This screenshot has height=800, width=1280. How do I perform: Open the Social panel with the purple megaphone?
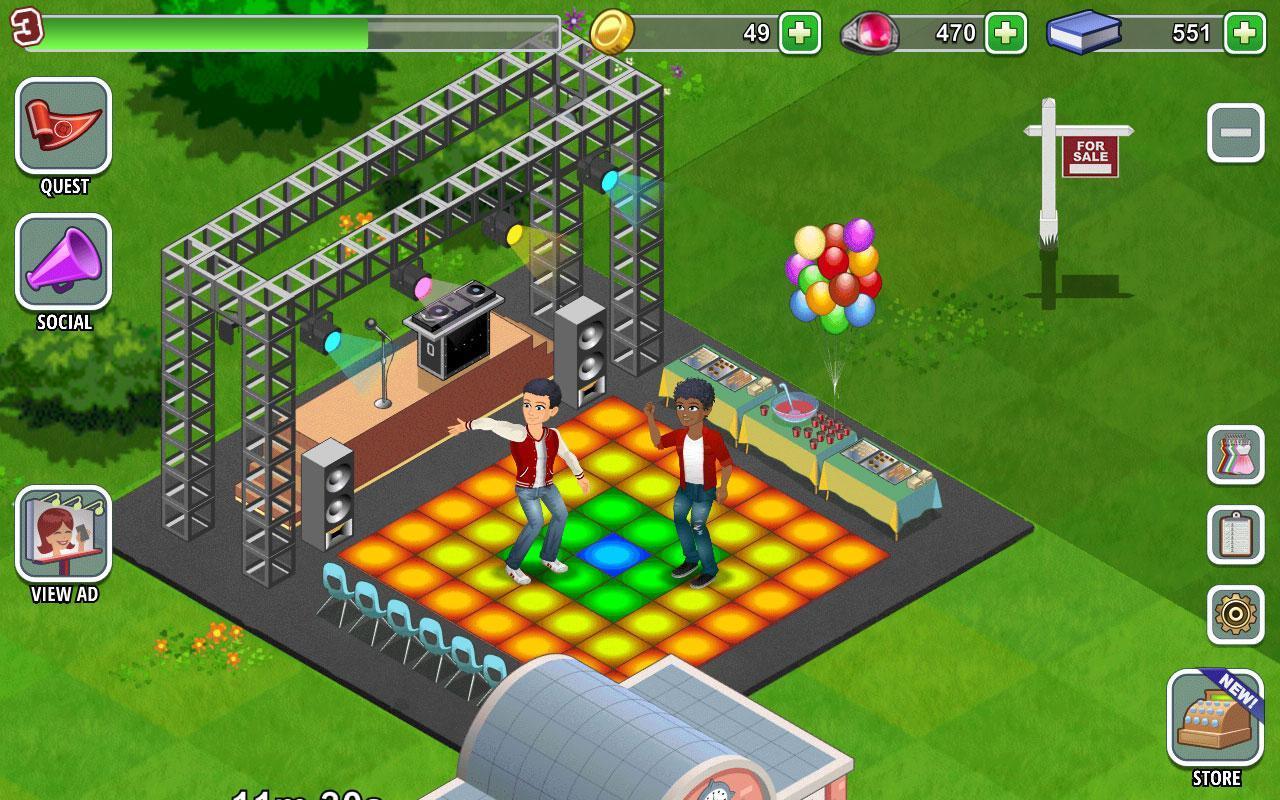[62, 262]
